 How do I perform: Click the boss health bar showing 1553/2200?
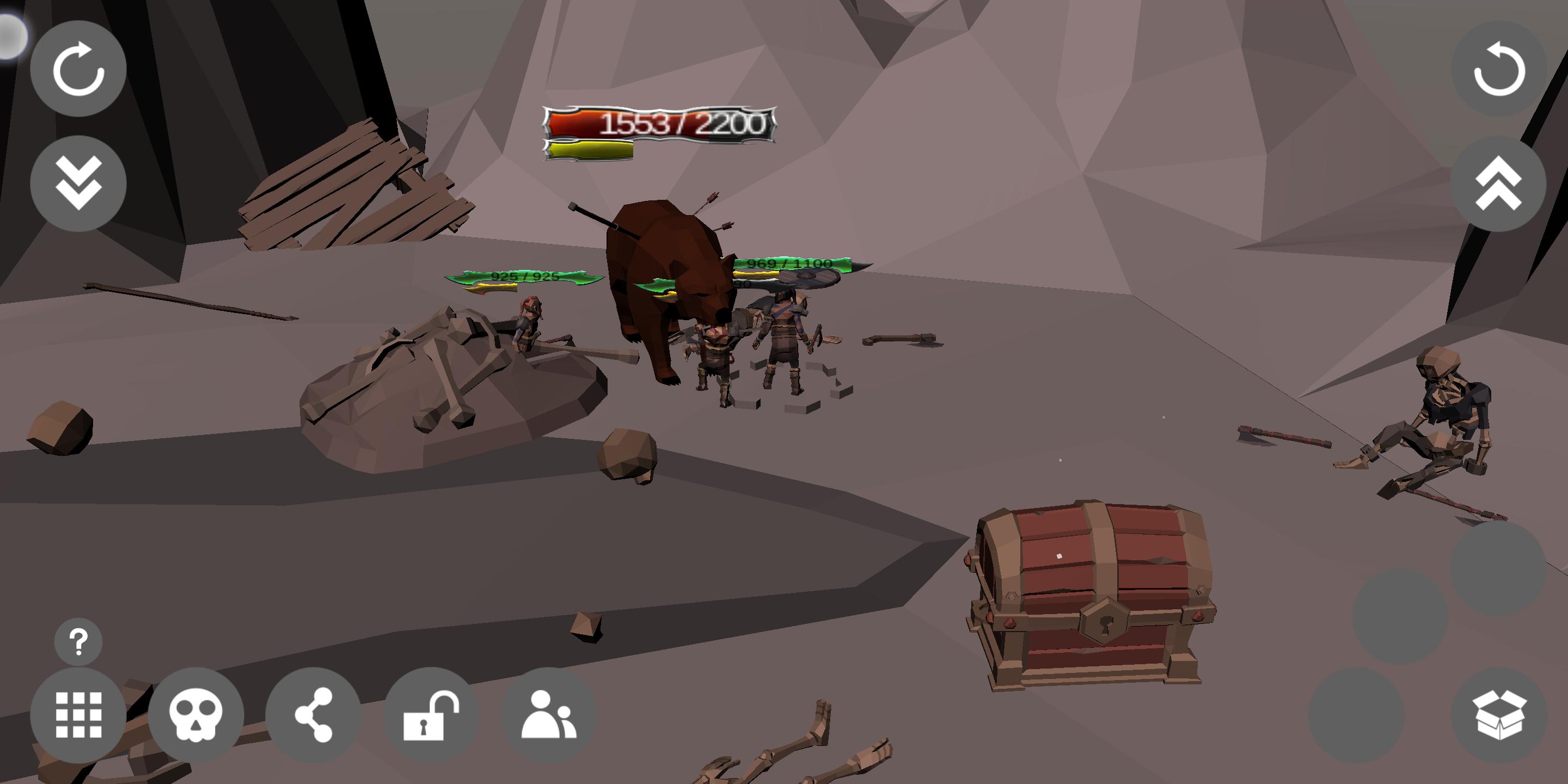point(660,125)
